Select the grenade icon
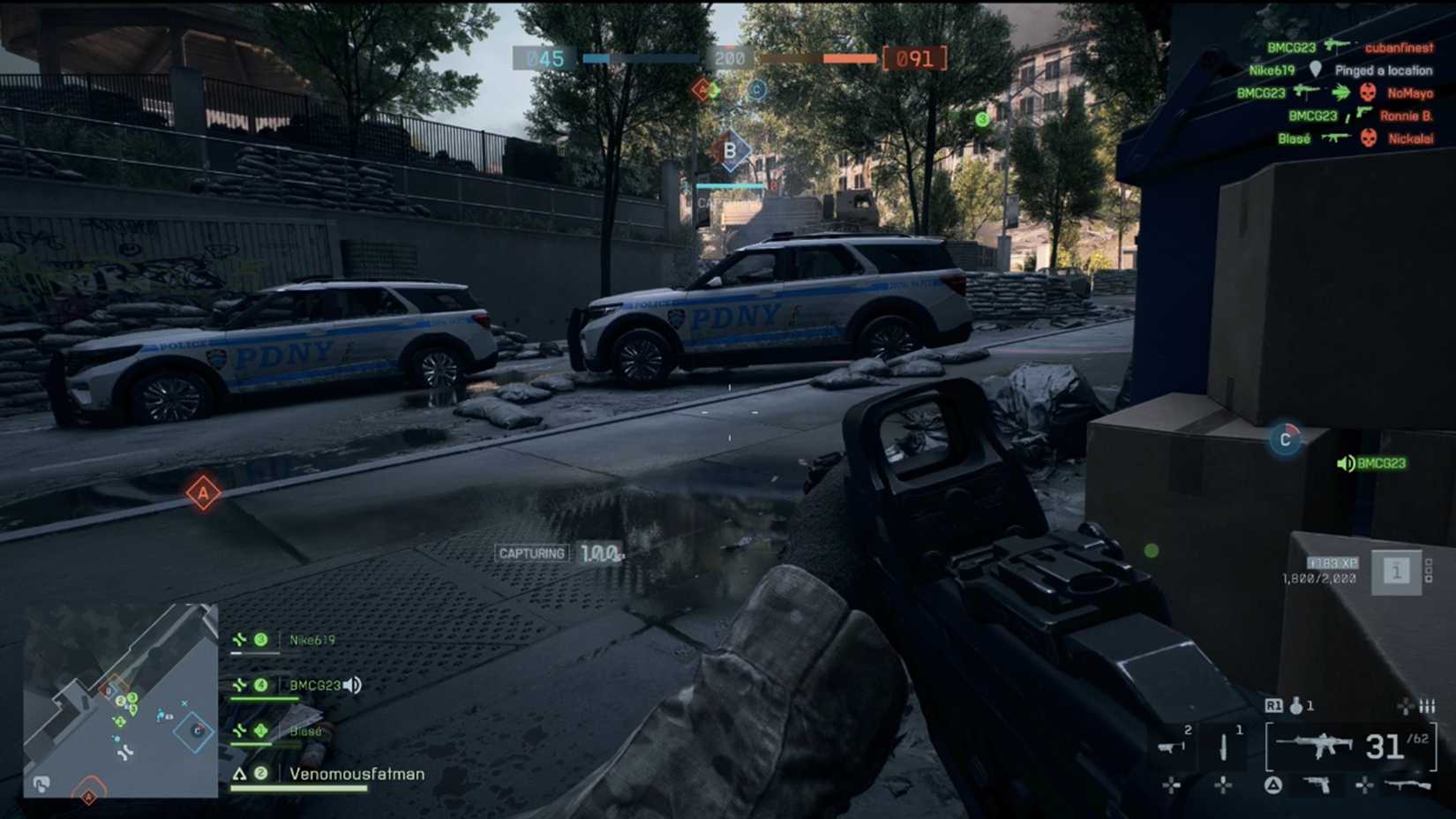The width and height of the screenshot is (1456, 819). (1296, 705)
